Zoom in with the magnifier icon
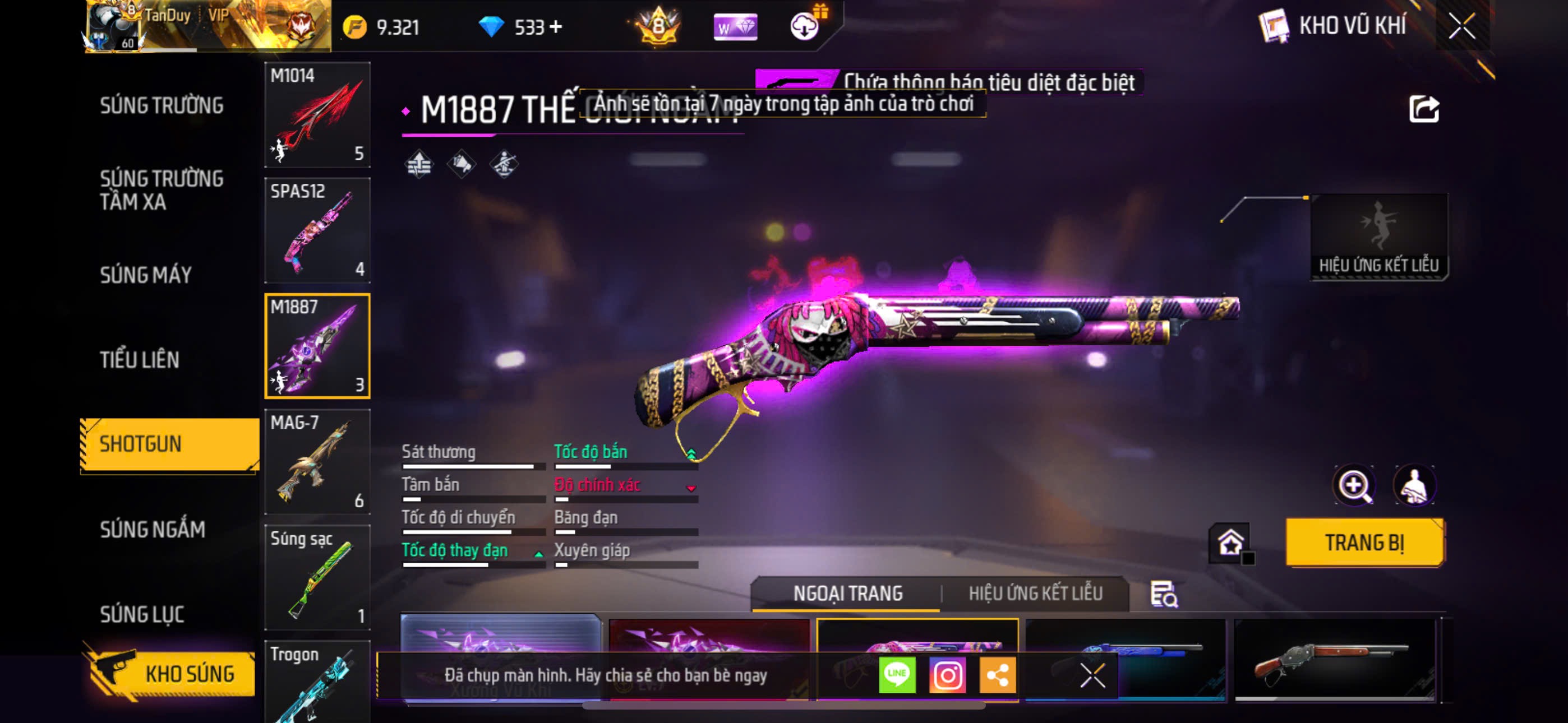 1354,486
